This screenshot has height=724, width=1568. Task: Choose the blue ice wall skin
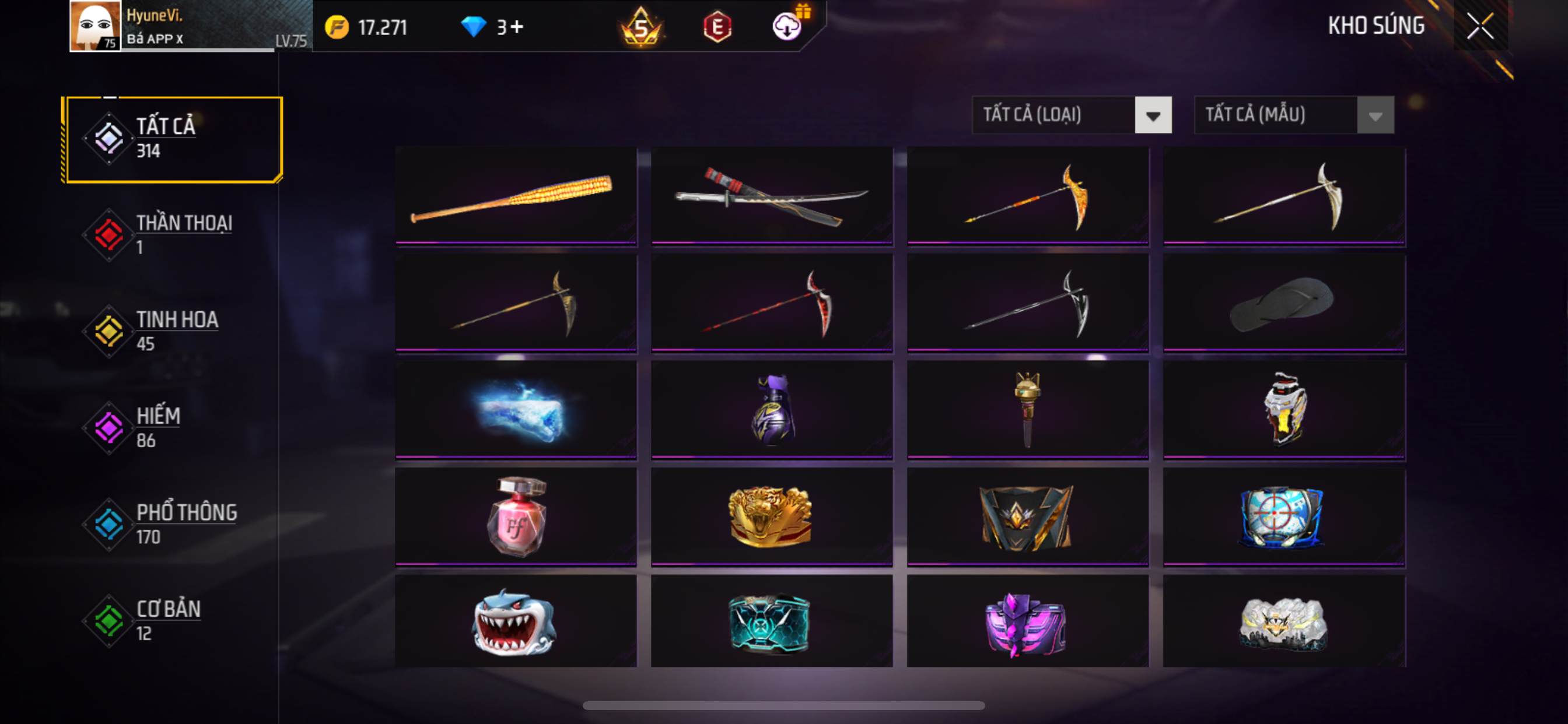pyautogui.click(x=516, y=410)
